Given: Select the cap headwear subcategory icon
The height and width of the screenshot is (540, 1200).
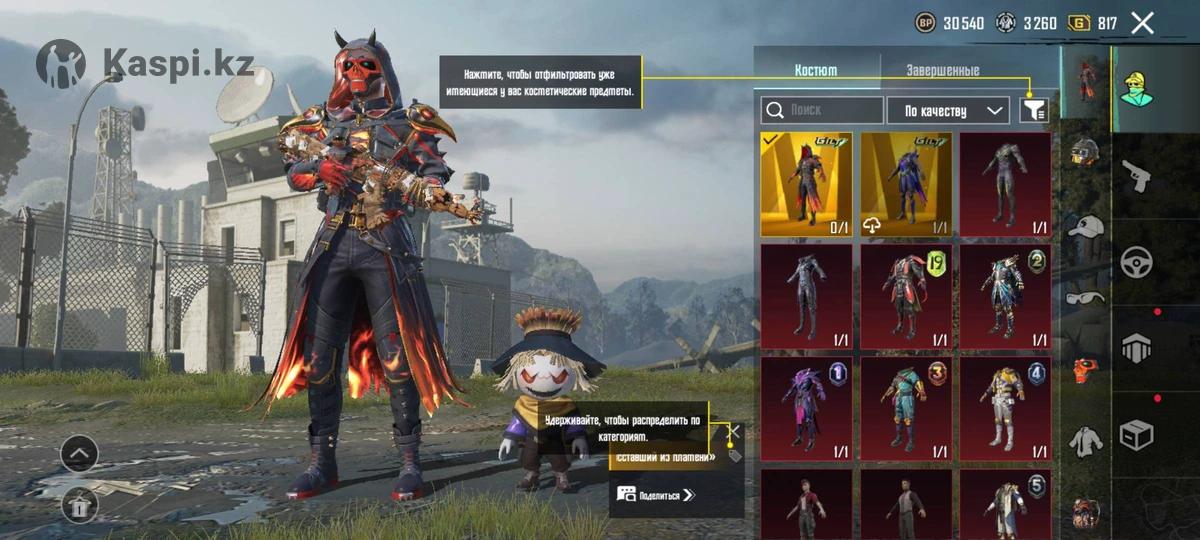Looking at the screenshot, I should (1085, 227).
